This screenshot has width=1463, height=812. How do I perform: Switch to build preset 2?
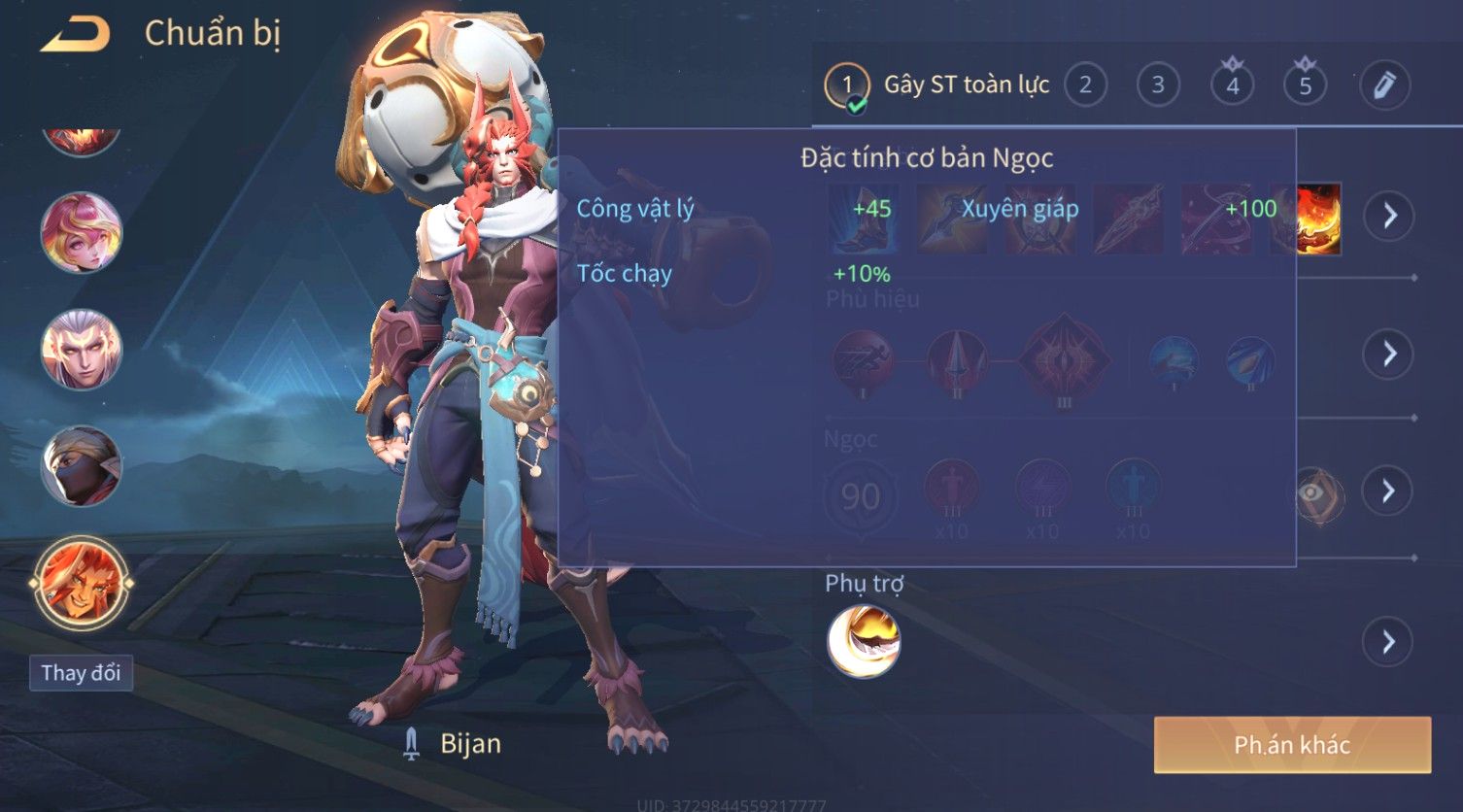[1085, 85]
